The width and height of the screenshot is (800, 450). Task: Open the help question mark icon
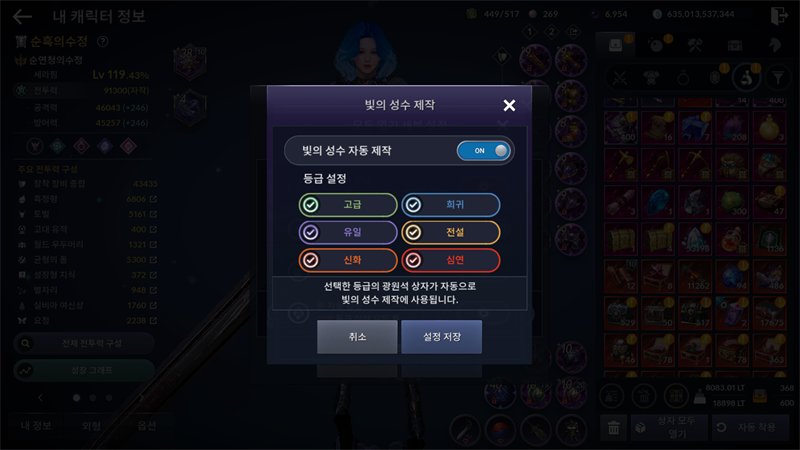(103, 42)
